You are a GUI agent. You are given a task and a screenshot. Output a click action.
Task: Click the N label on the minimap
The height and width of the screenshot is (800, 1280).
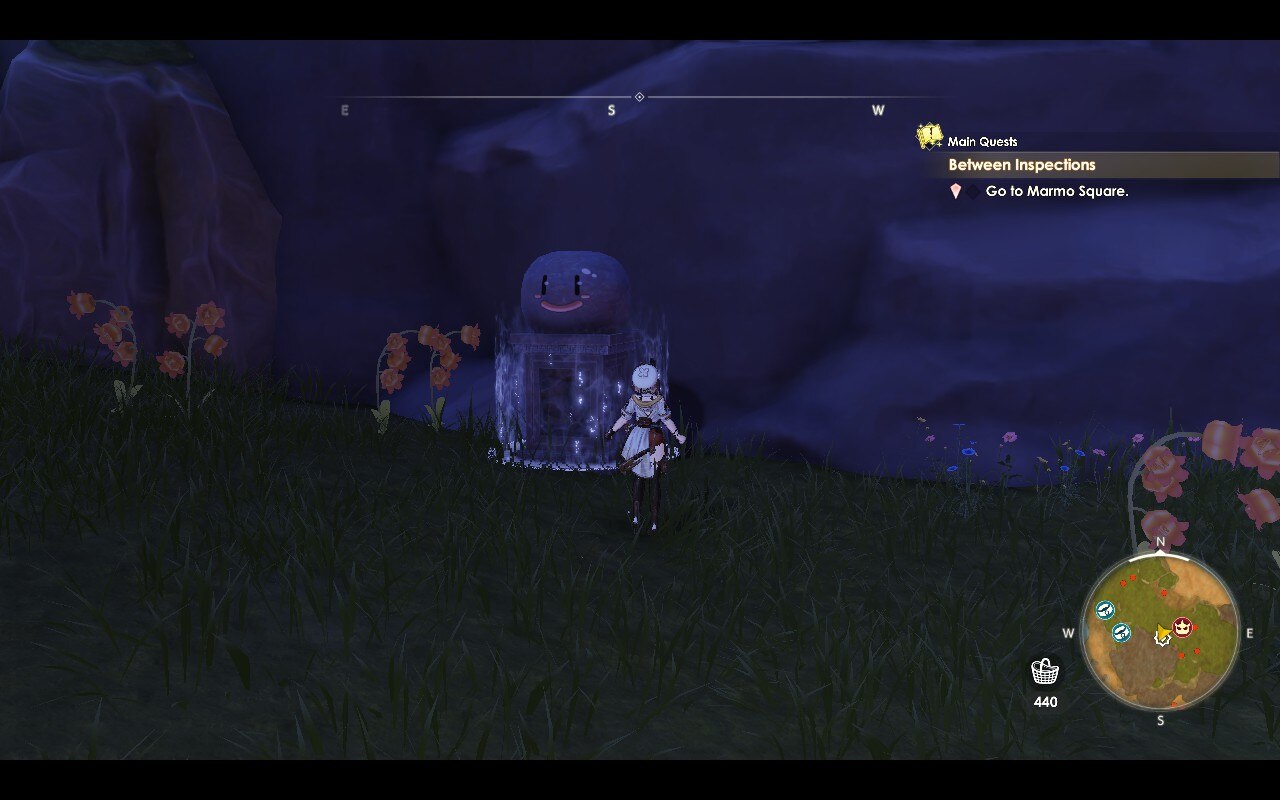(x=1160, y=541)
